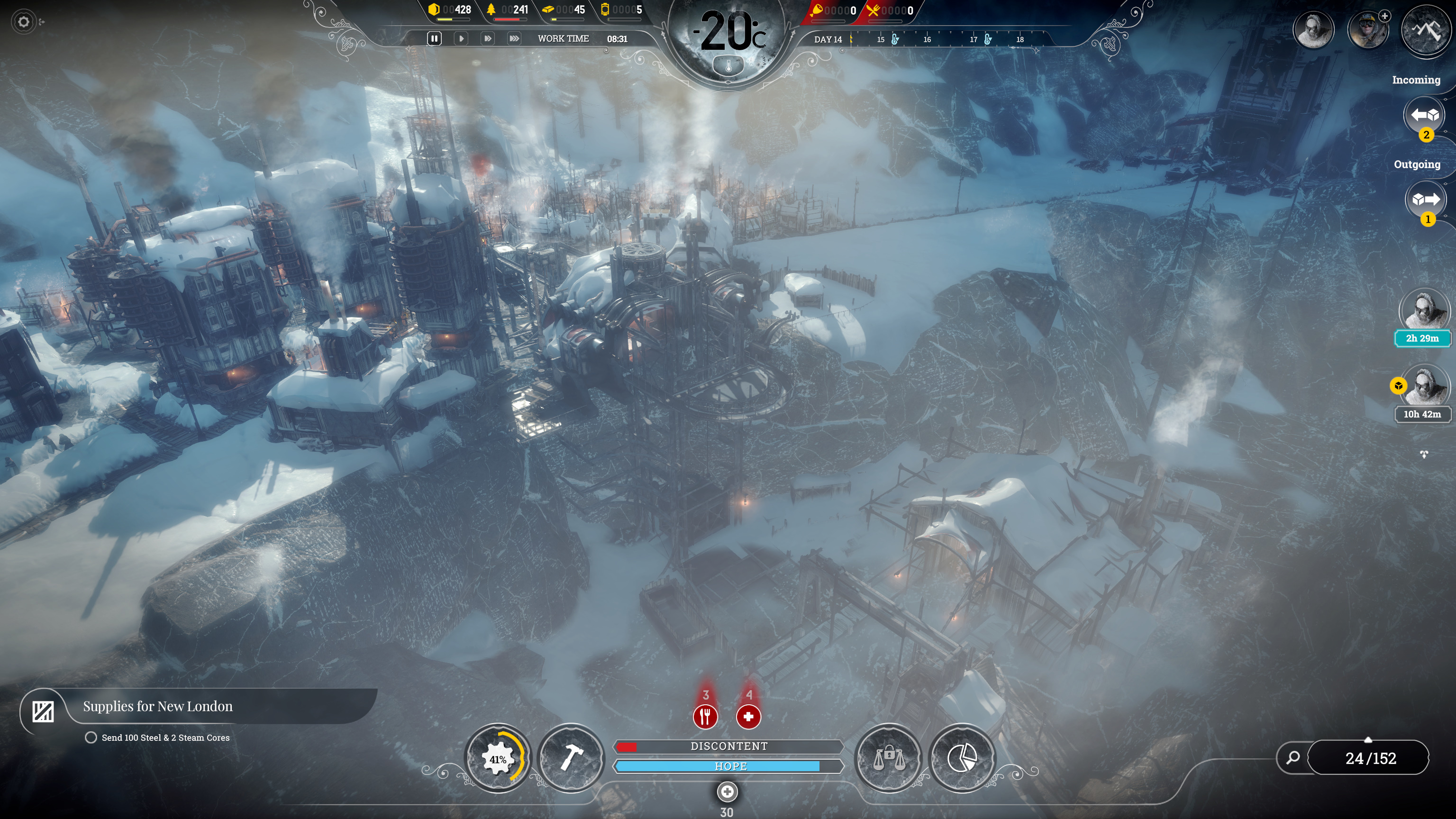Switch to double fast-forward speed

pyautogui.click(x=487, y=38)
